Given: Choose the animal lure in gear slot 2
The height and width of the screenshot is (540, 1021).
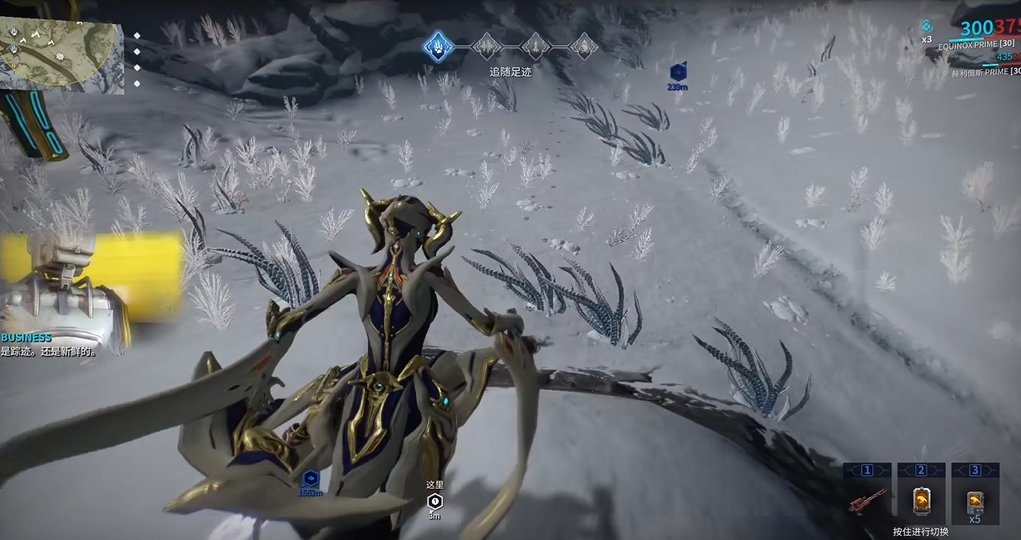Looking at the screenshot, I should [x=921, y=499].
